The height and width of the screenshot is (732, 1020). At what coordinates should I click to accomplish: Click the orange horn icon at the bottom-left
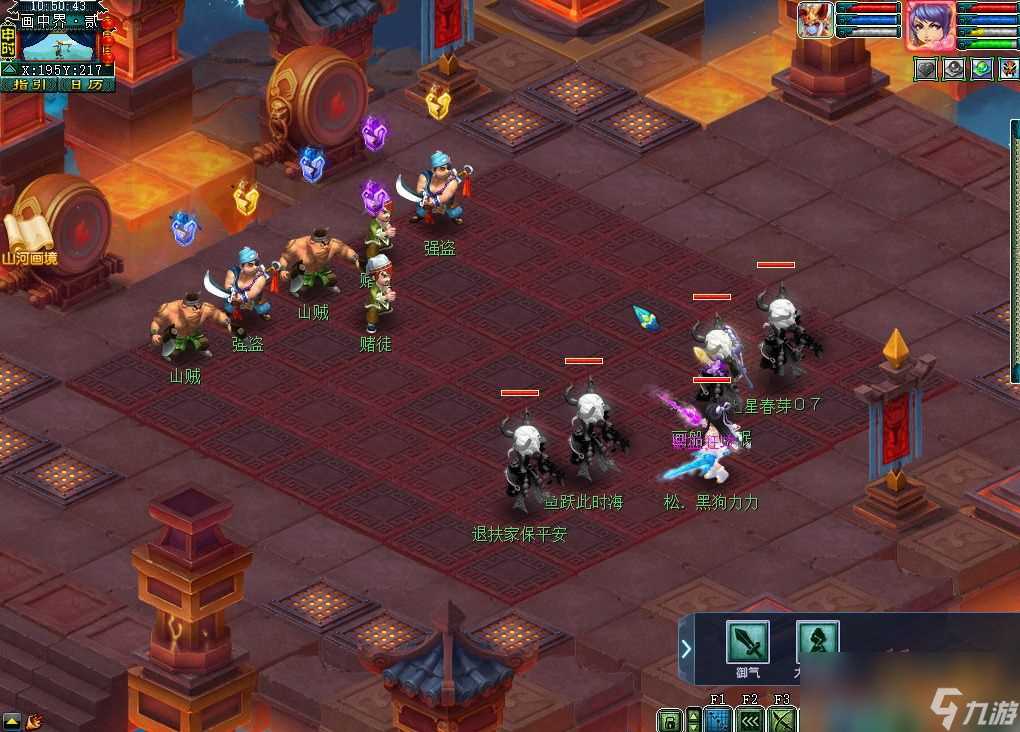coord(34,720)
